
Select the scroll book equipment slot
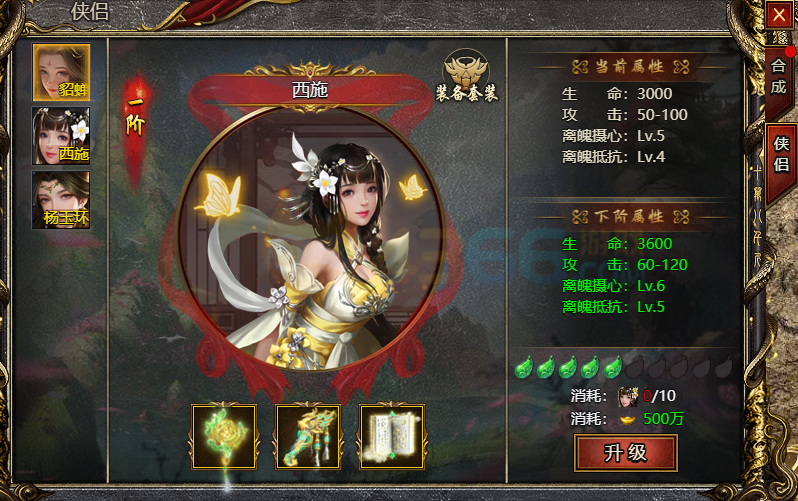(392, 435)
